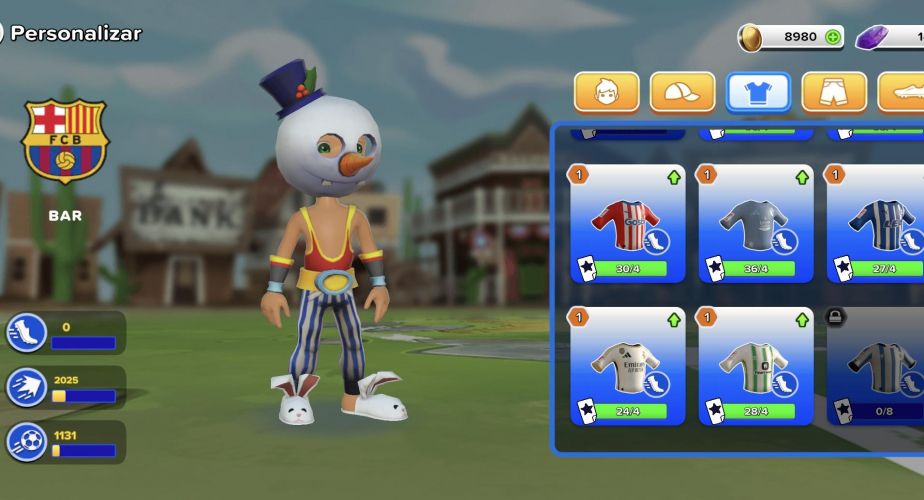Select the locked jersey showing 0/8

point(877,366)
